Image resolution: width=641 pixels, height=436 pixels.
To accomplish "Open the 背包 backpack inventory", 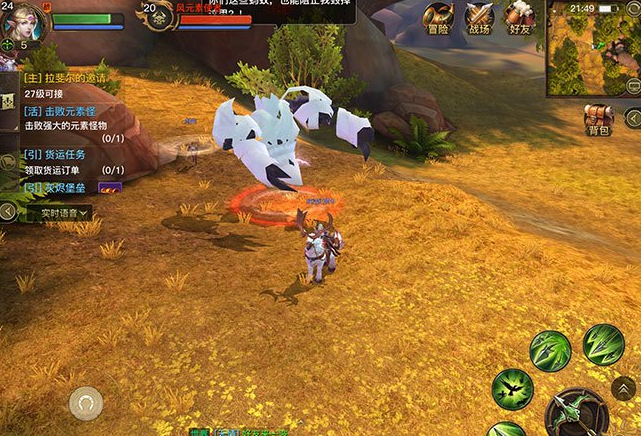I will [x=599, y=119].
